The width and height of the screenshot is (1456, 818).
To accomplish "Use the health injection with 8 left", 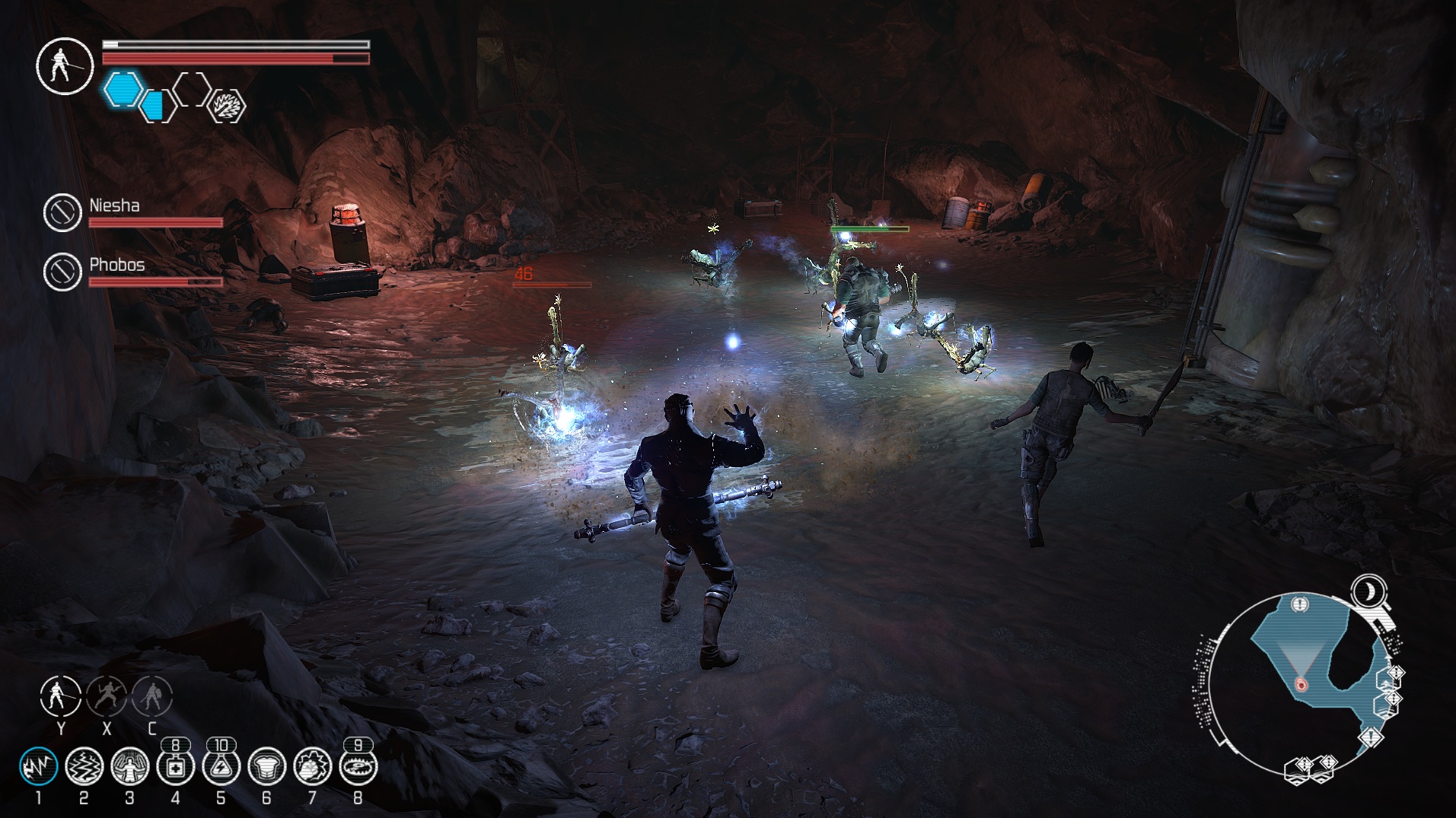I will pos(175,767).
